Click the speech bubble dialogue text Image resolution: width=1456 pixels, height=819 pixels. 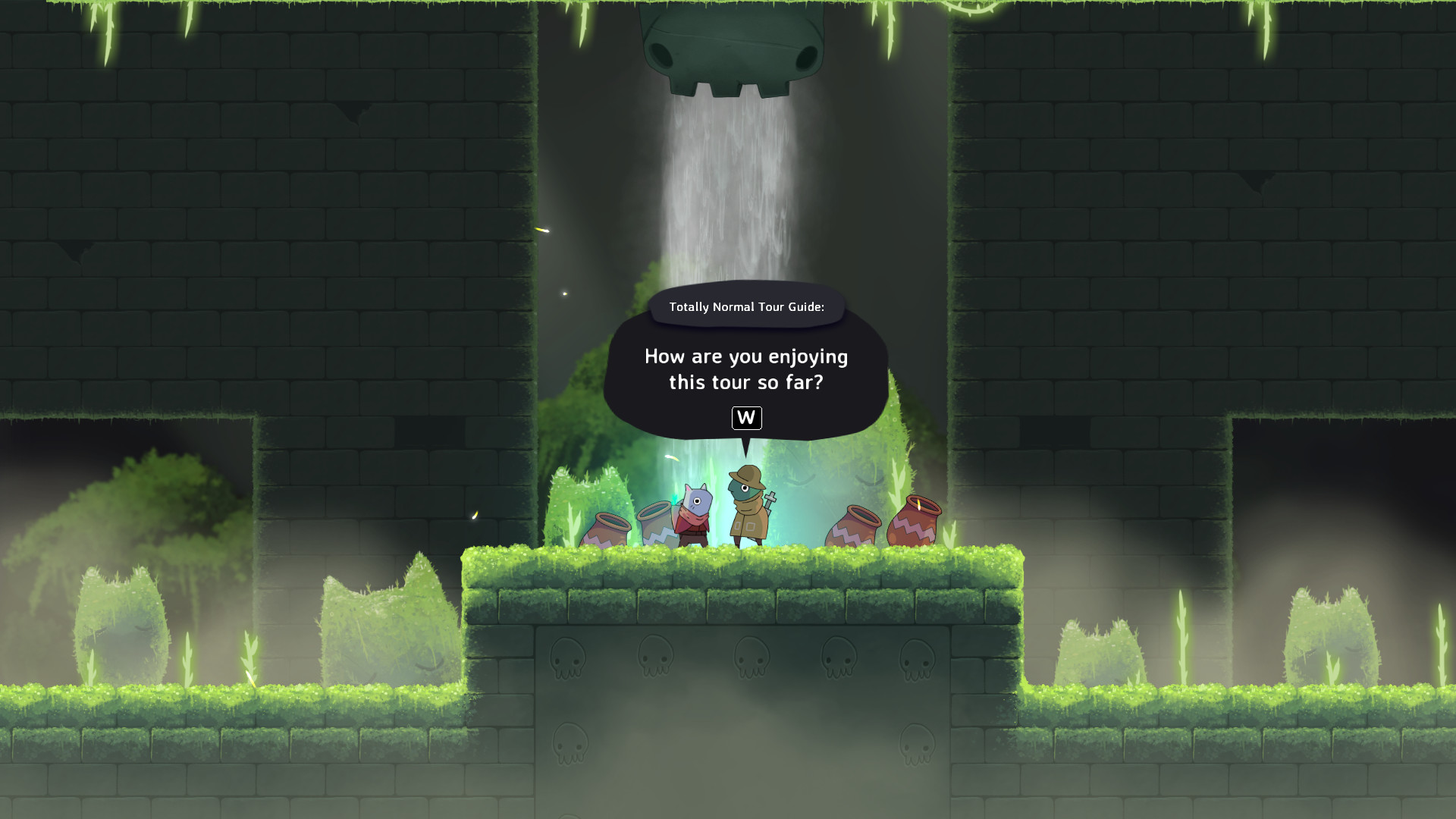click(746, 370)
